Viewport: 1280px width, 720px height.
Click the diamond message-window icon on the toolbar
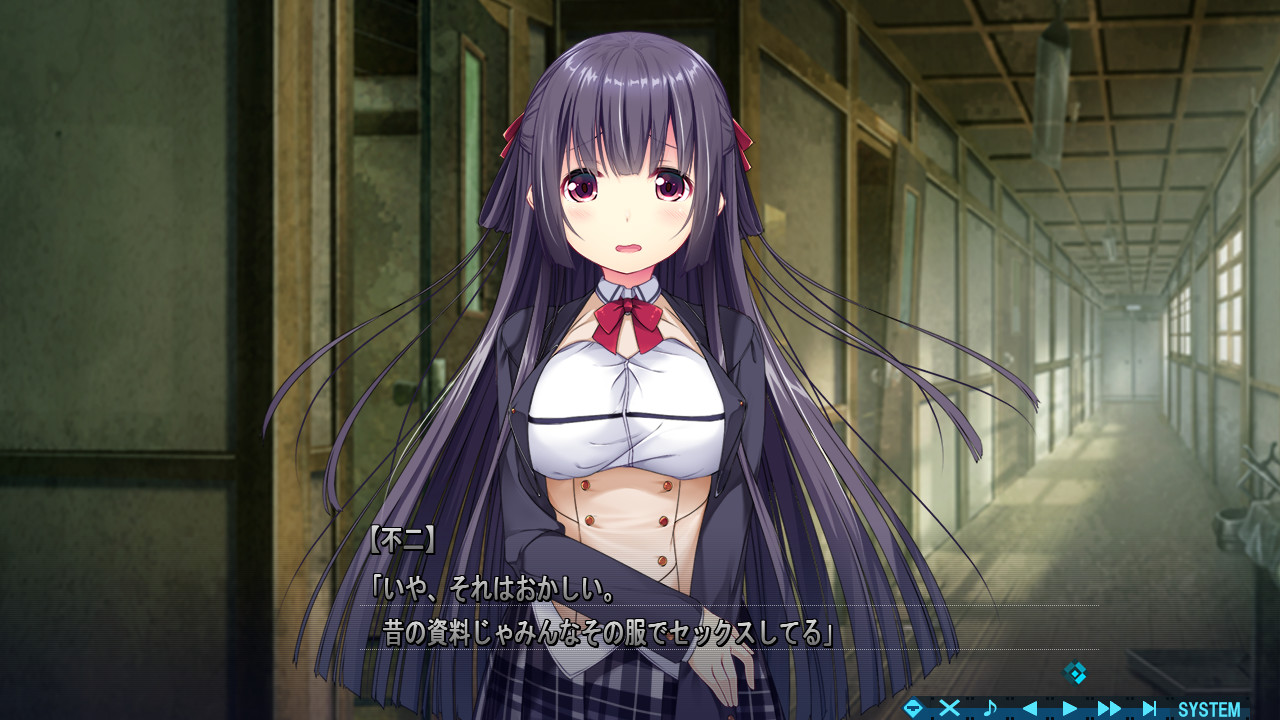[x=913, y=707]
